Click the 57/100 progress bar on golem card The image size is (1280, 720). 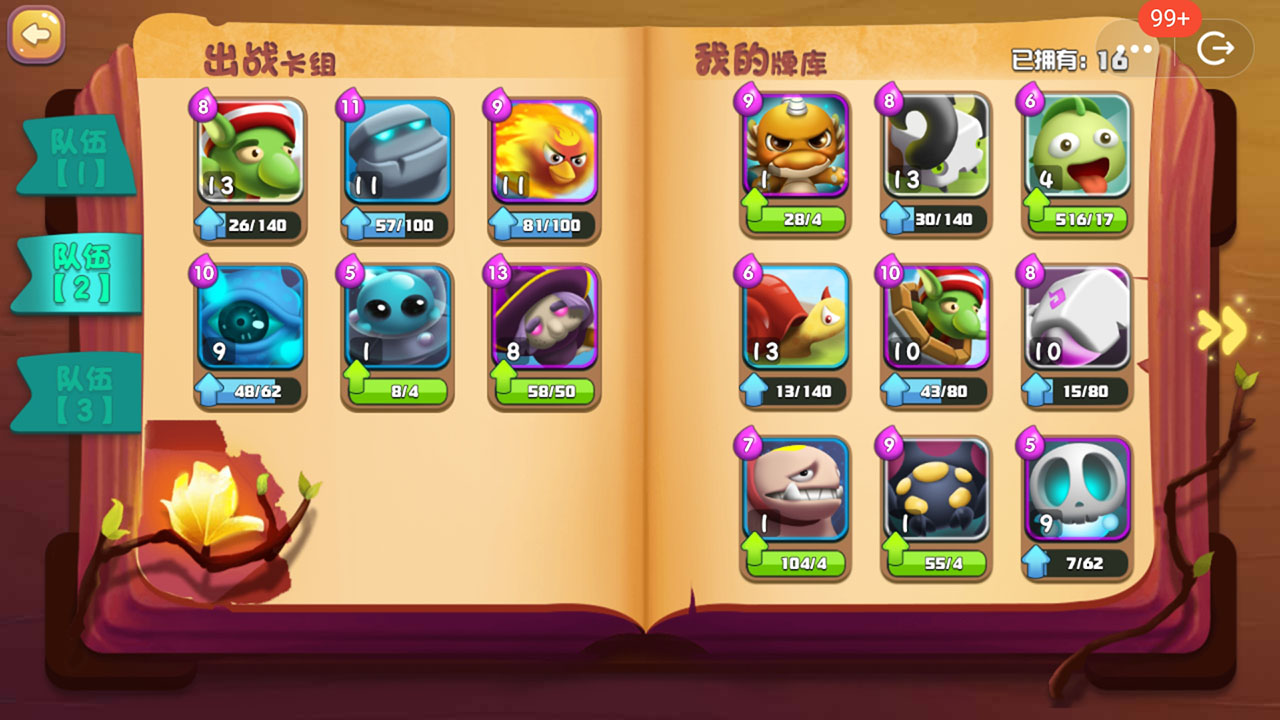coord(410,224)
